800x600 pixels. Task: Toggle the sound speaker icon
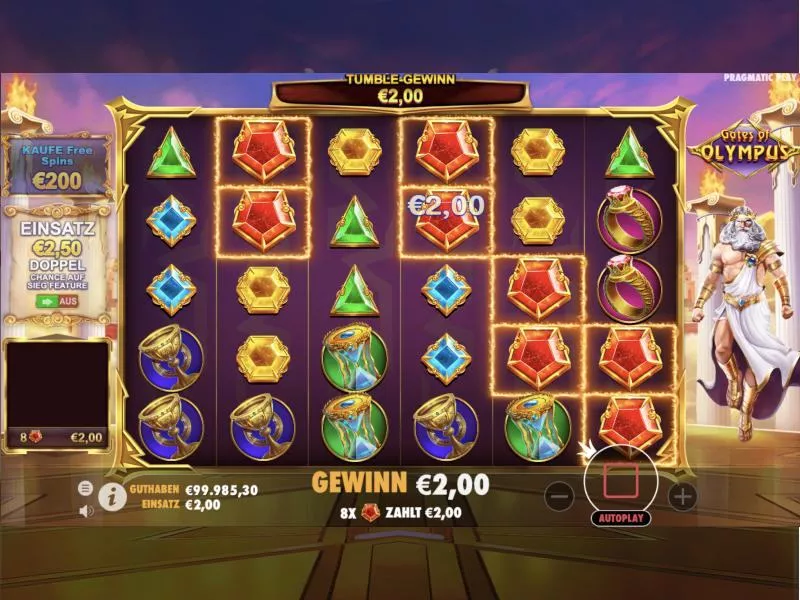pos(86,509)
